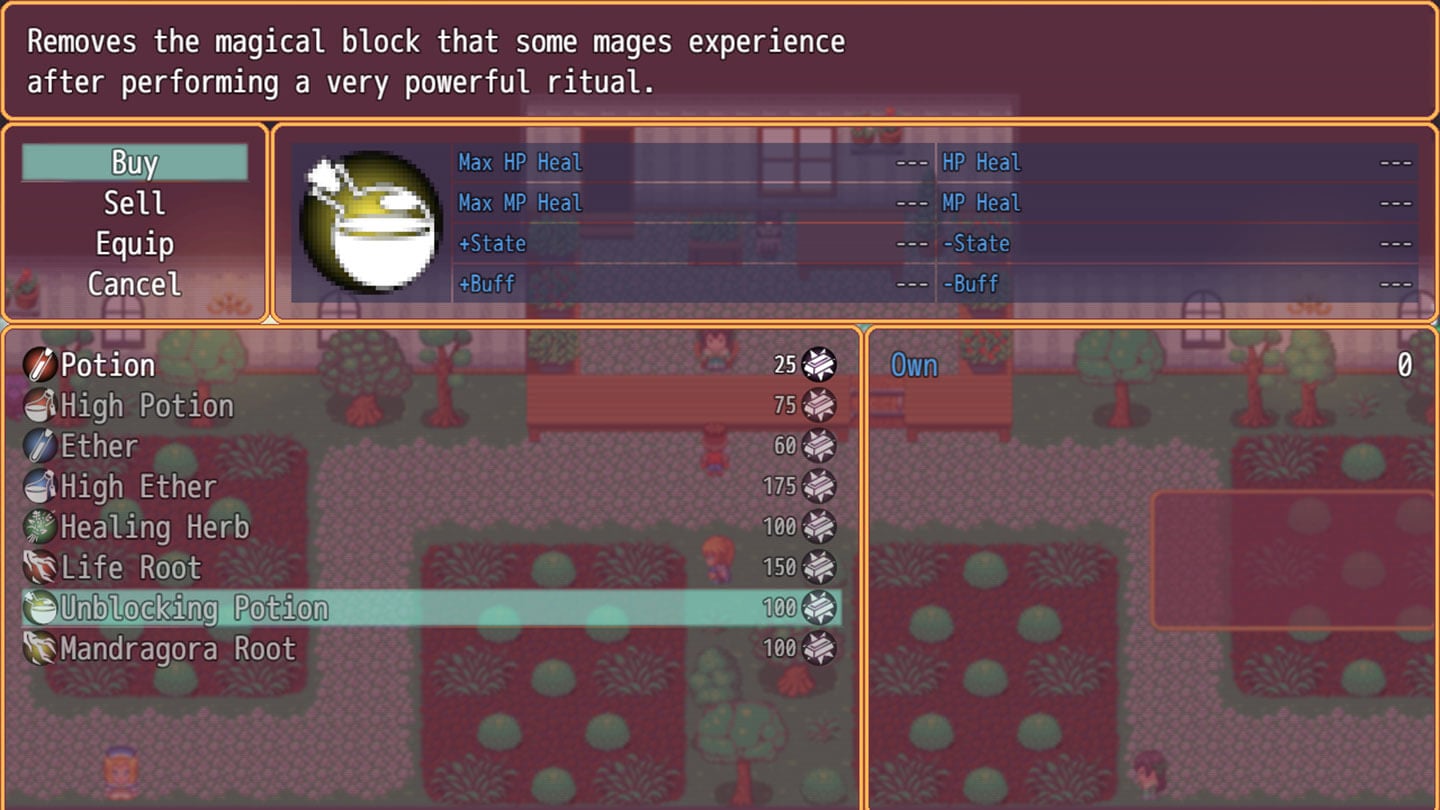The width and height of the screenshot is (1440, 810).
Task: Cancel out of the shop menu
Action: point(134,284)
